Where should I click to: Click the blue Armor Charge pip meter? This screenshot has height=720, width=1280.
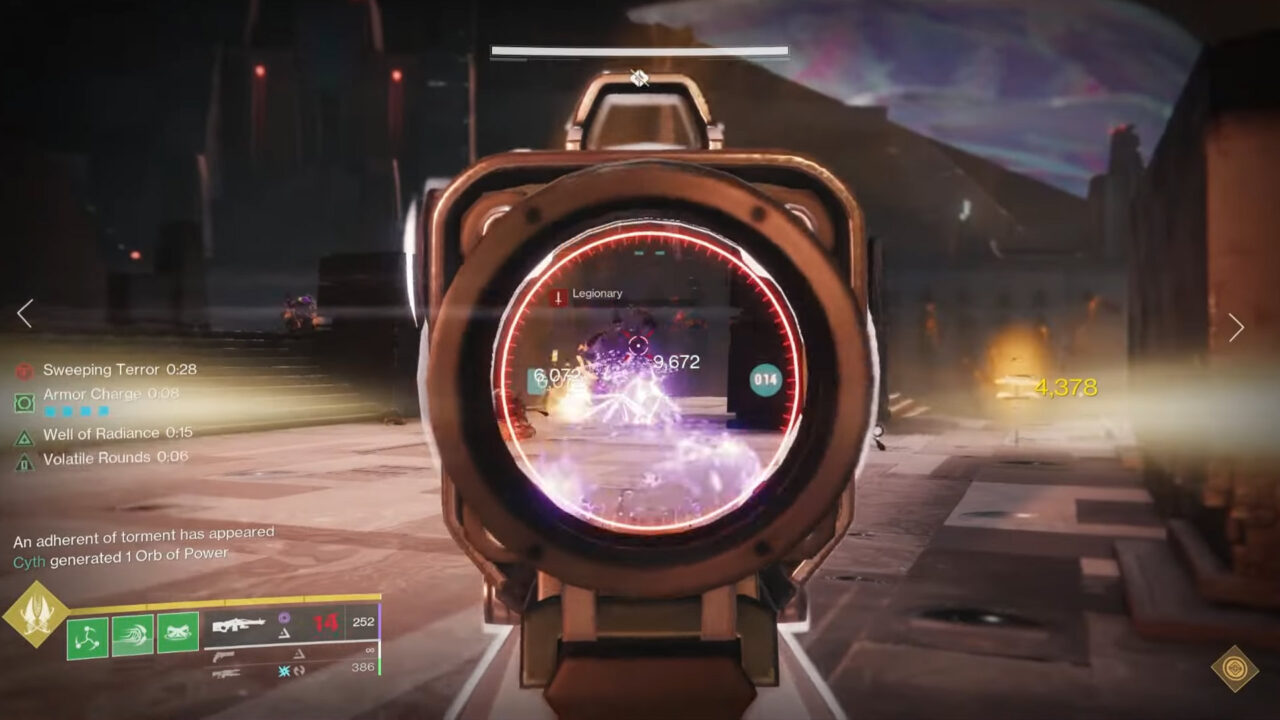(76, 410)
